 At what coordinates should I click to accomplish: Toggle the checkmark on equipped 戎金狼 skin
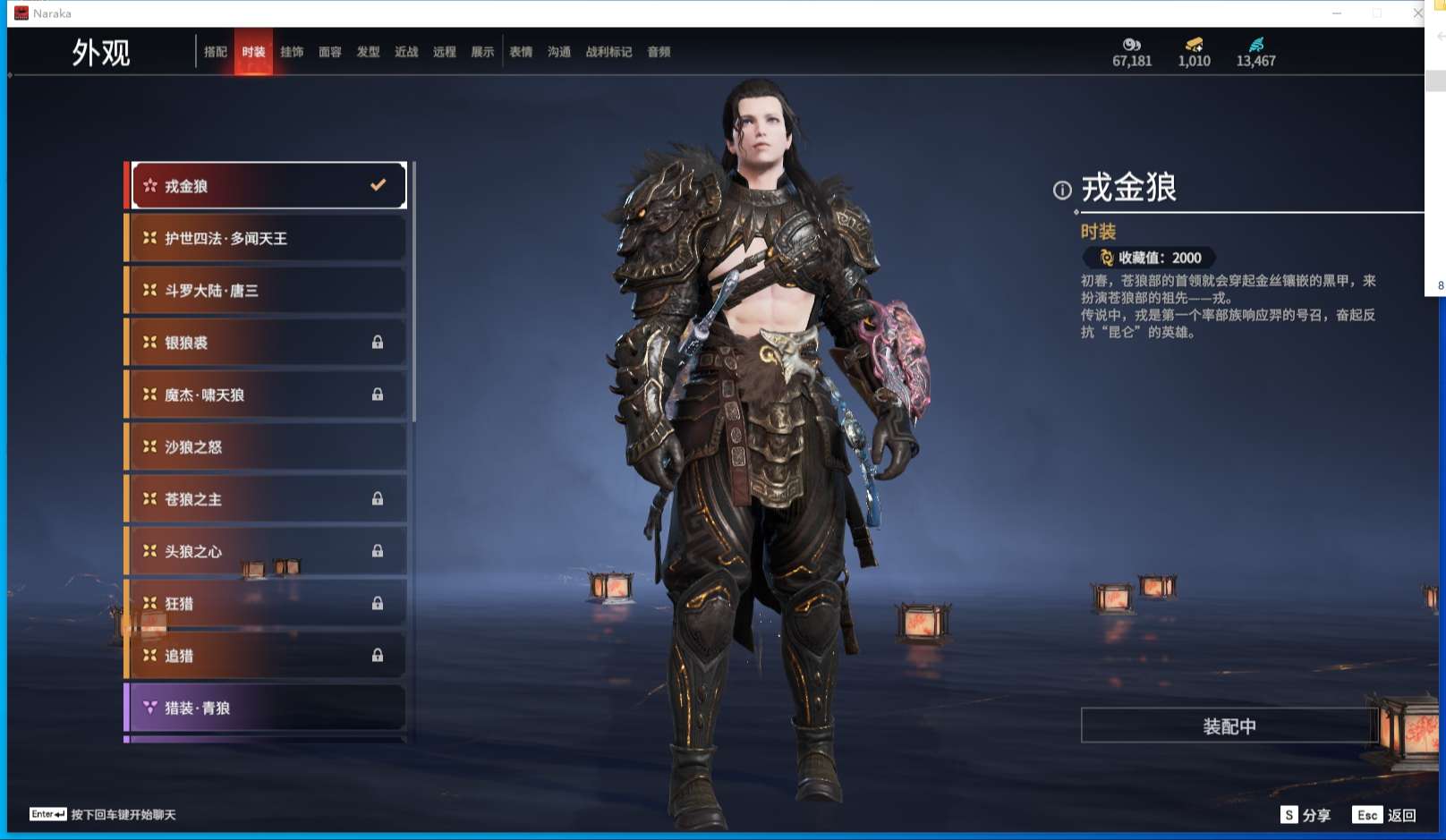(376, 185)
